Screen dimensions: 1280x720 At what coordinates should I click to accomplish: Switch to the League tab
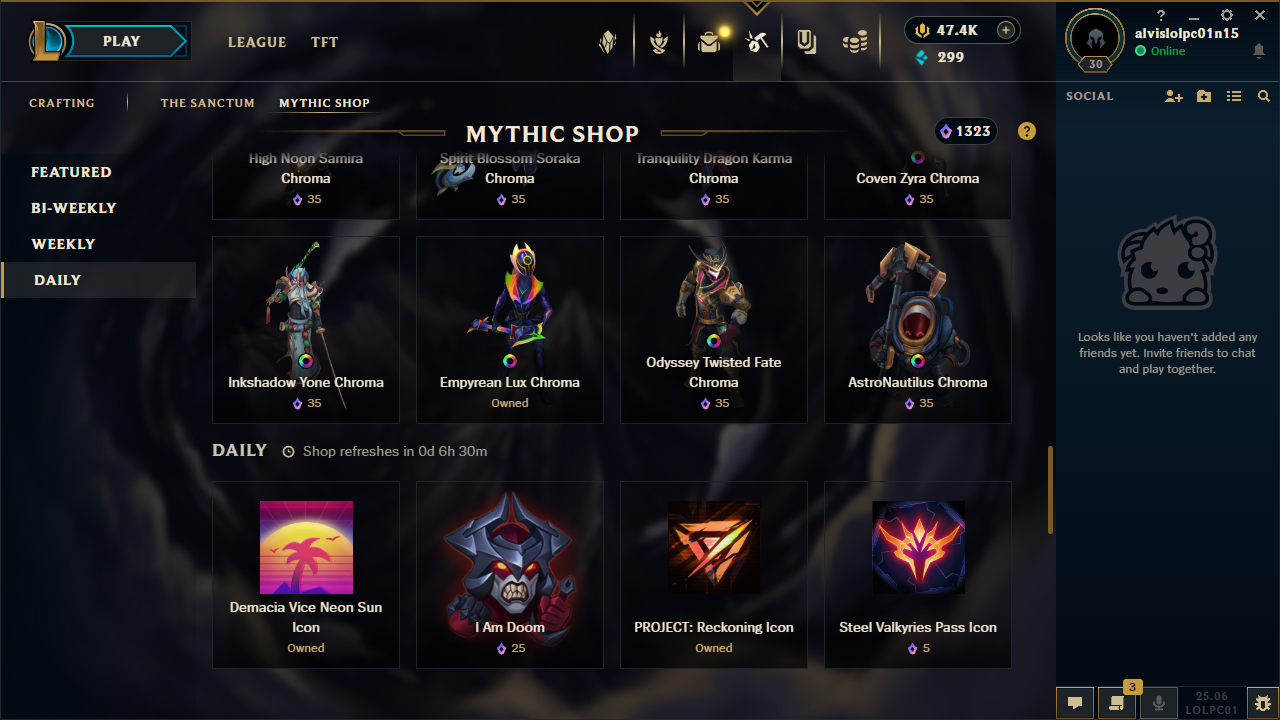(257, 42)
